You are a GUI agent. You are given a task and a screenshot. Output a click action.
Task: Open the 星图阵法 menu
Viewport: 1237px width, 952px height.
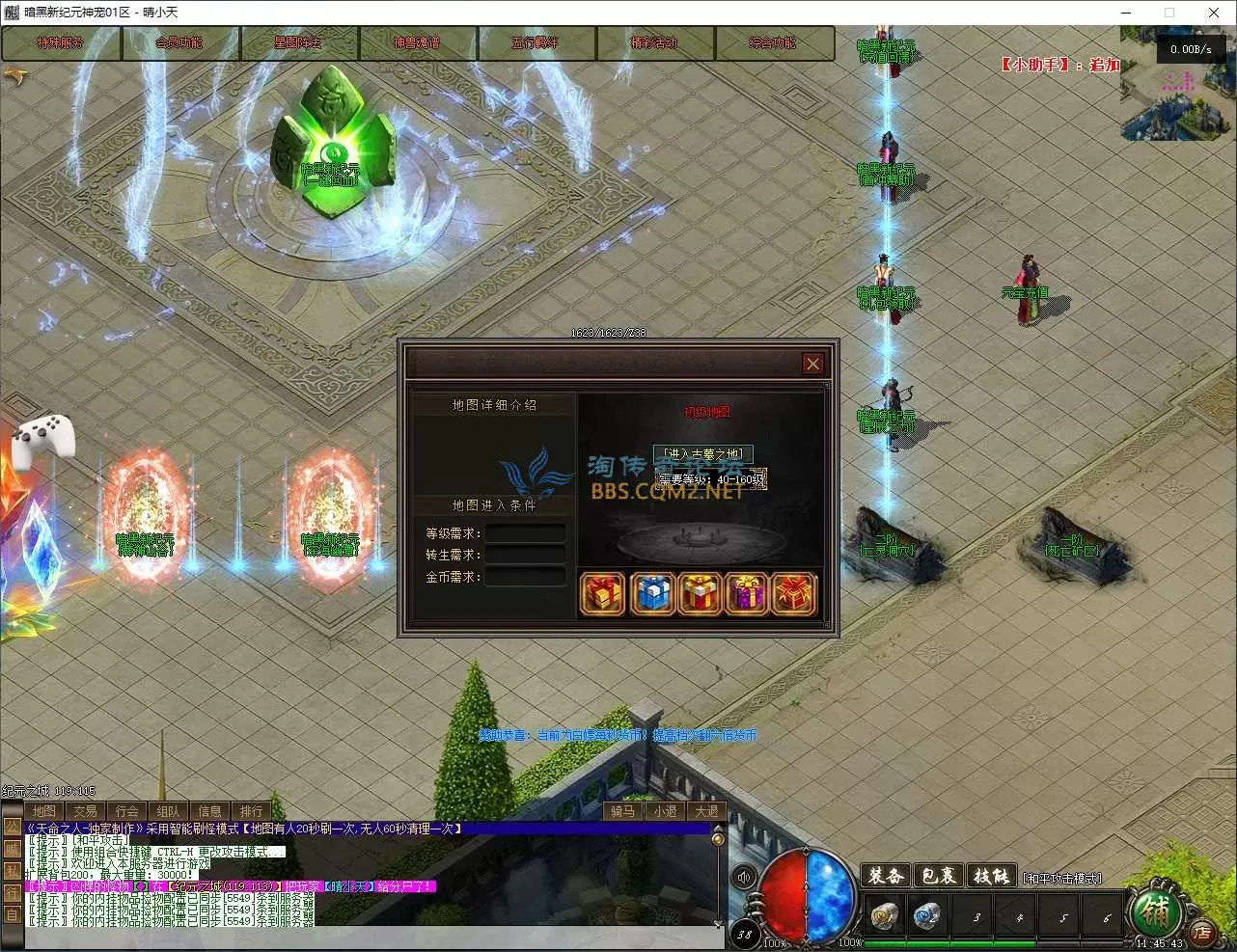[x=298, y=43]
